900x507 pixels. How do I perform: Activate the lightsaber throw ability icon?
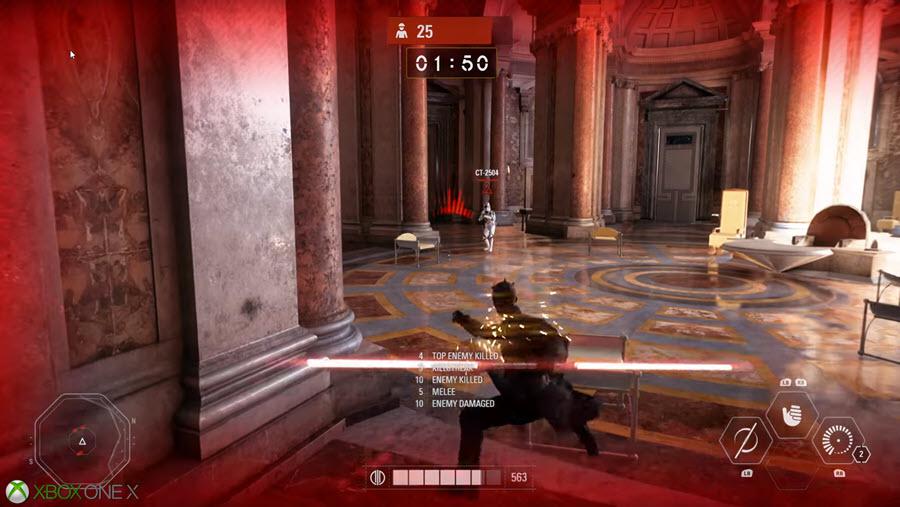[x=745, y=441]
